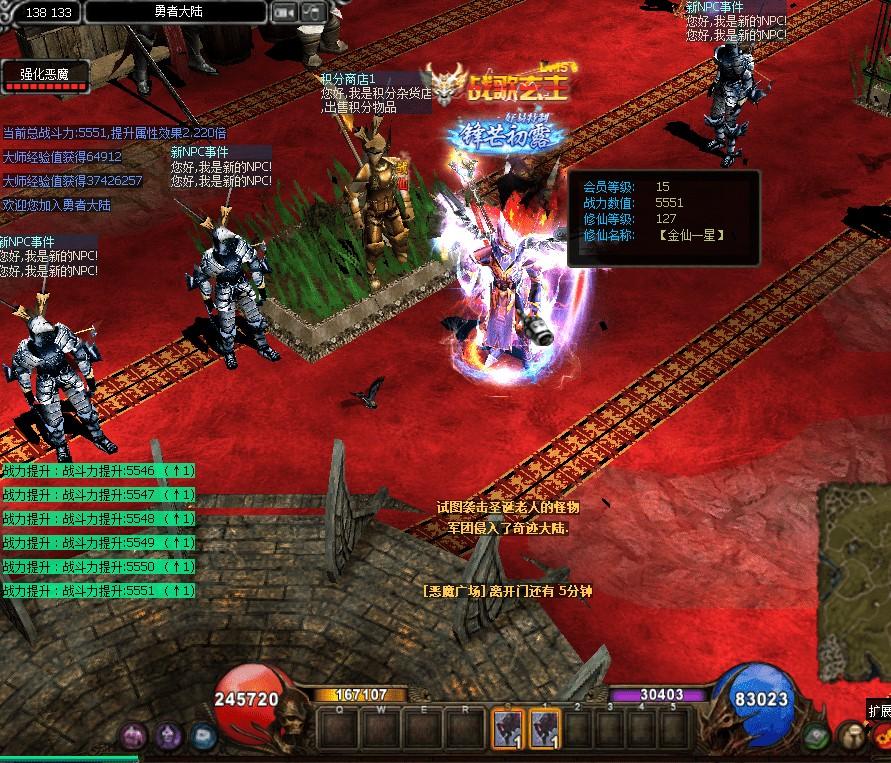Click the purple armor round icon

tap(133, 737)
